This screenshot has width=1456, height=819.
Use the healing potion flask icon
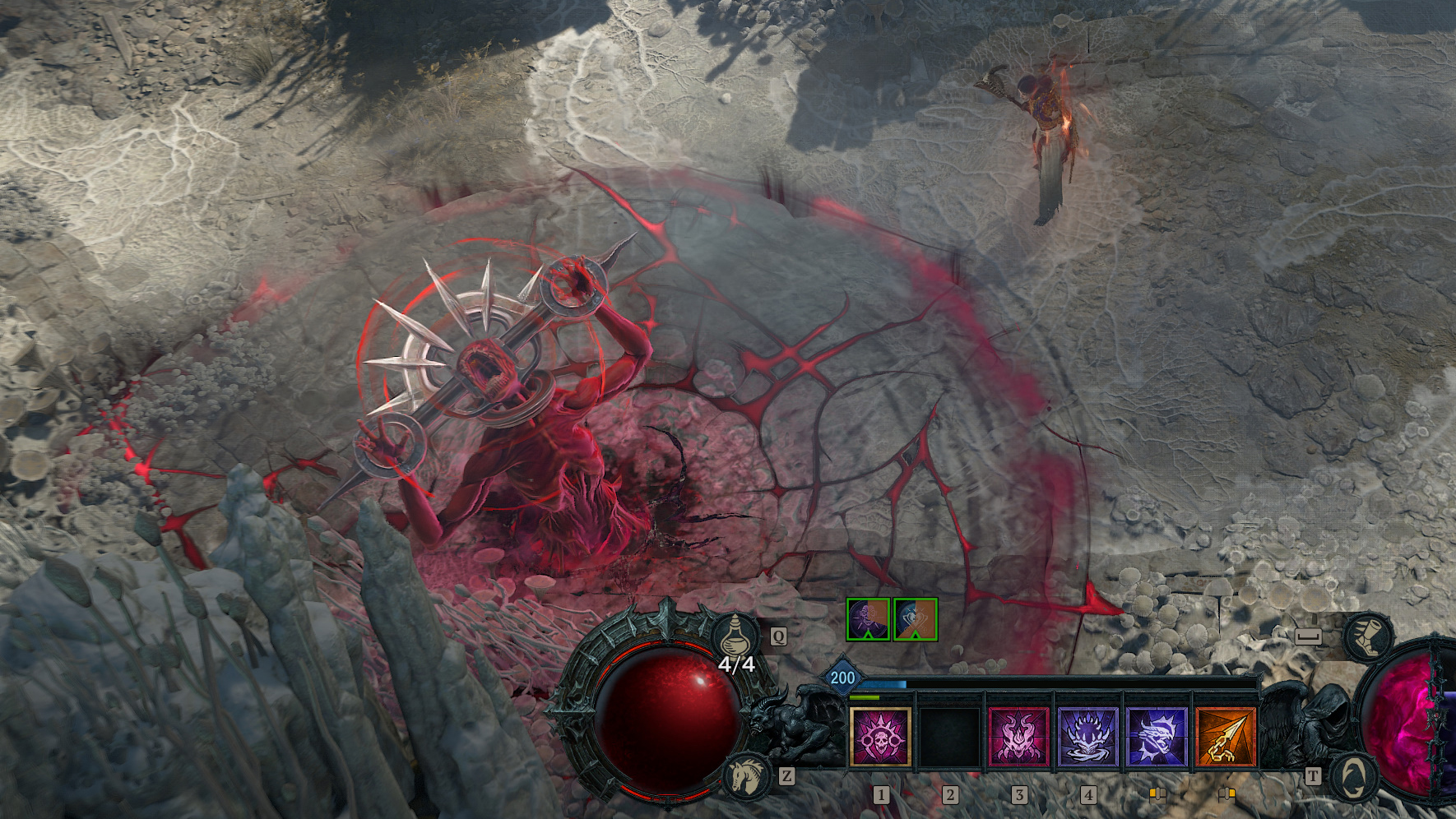pos(735,636)
